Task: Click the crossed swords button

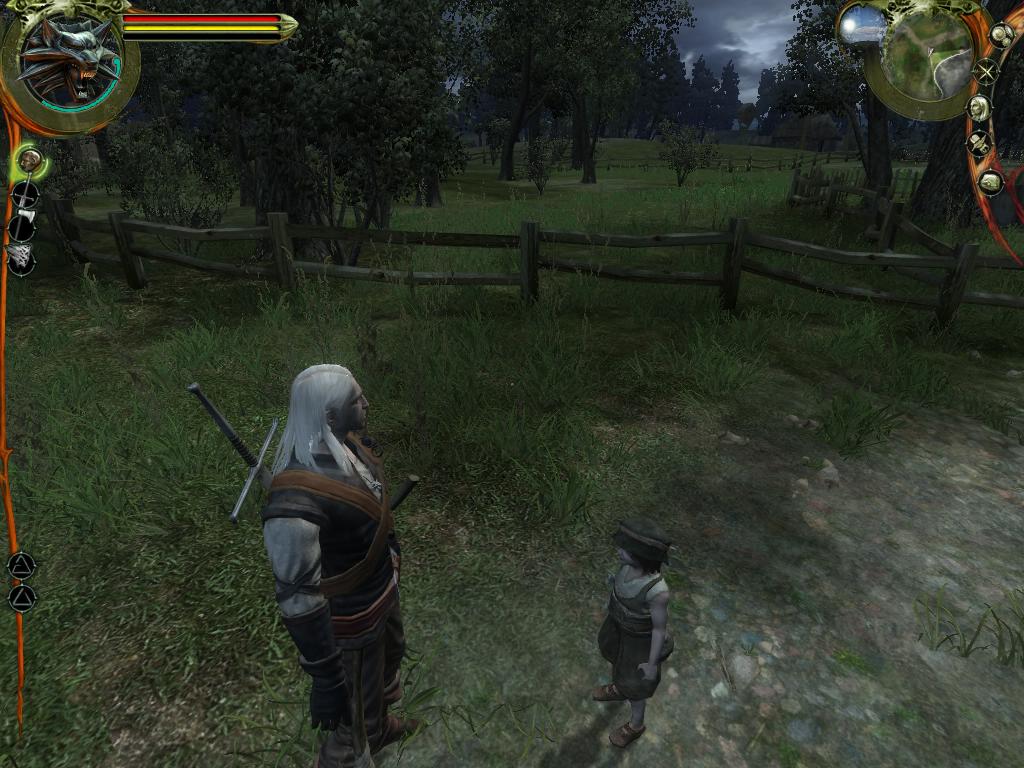Action: pyautogui.click(x=987, y=71)
